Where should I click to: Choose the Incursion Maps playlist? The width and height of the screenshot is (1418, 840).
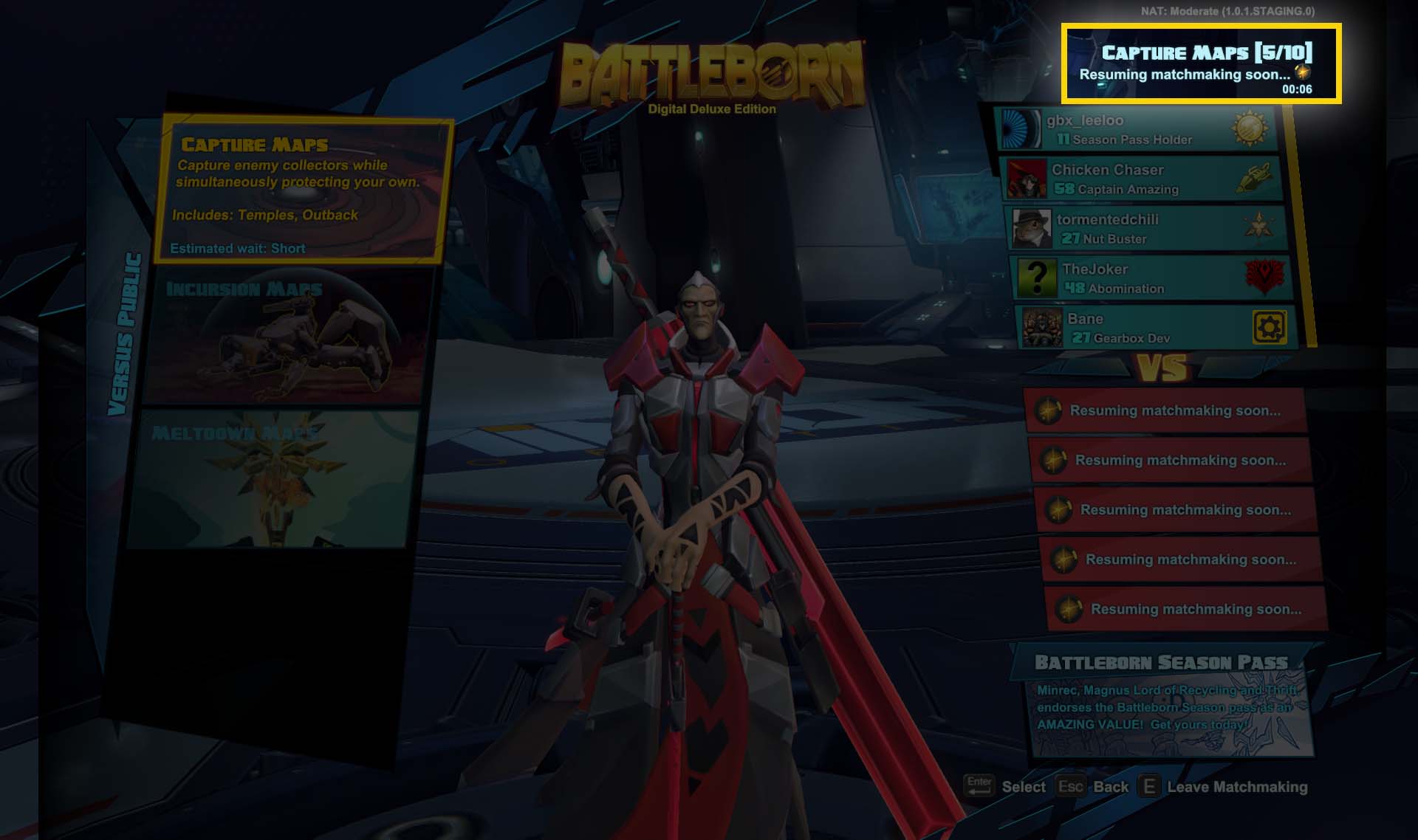pos(284,336)
